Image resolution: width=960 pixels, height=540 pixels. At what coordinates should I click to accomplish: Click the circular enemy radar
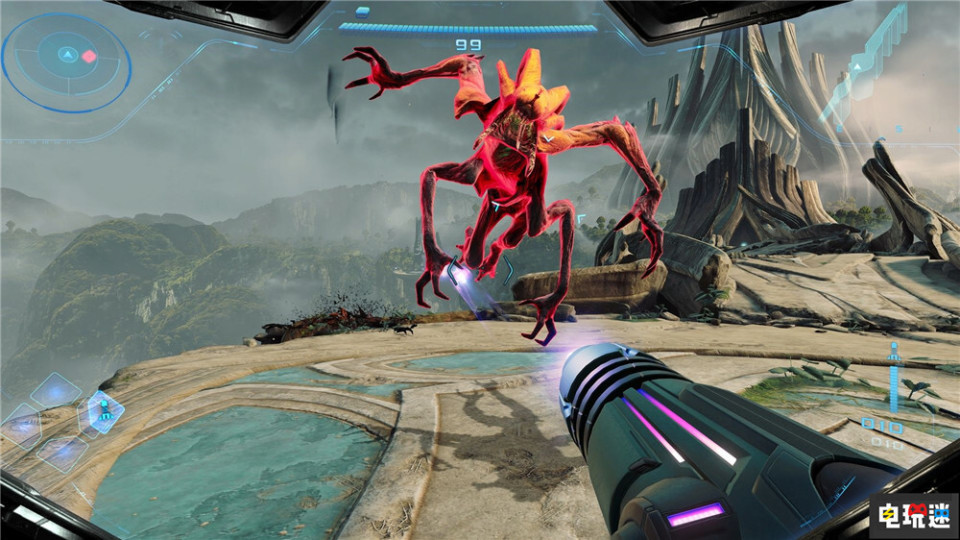pos(66,62)
